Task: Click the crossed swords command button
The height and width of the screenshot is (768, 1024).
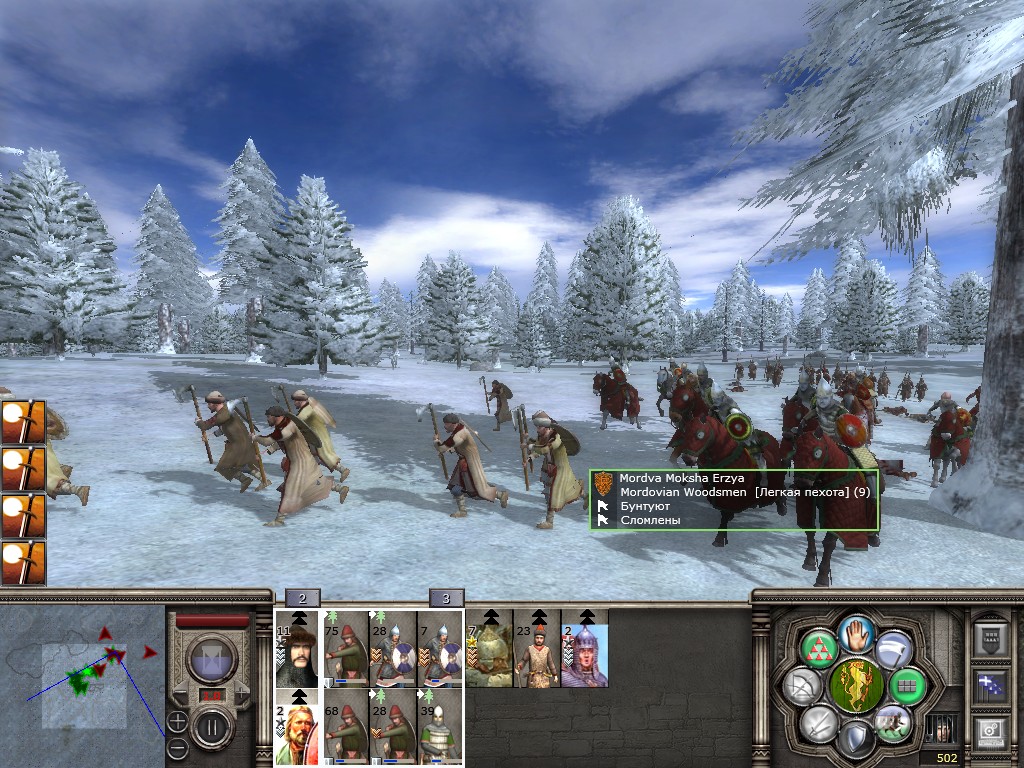Action: tap(819, 722)
